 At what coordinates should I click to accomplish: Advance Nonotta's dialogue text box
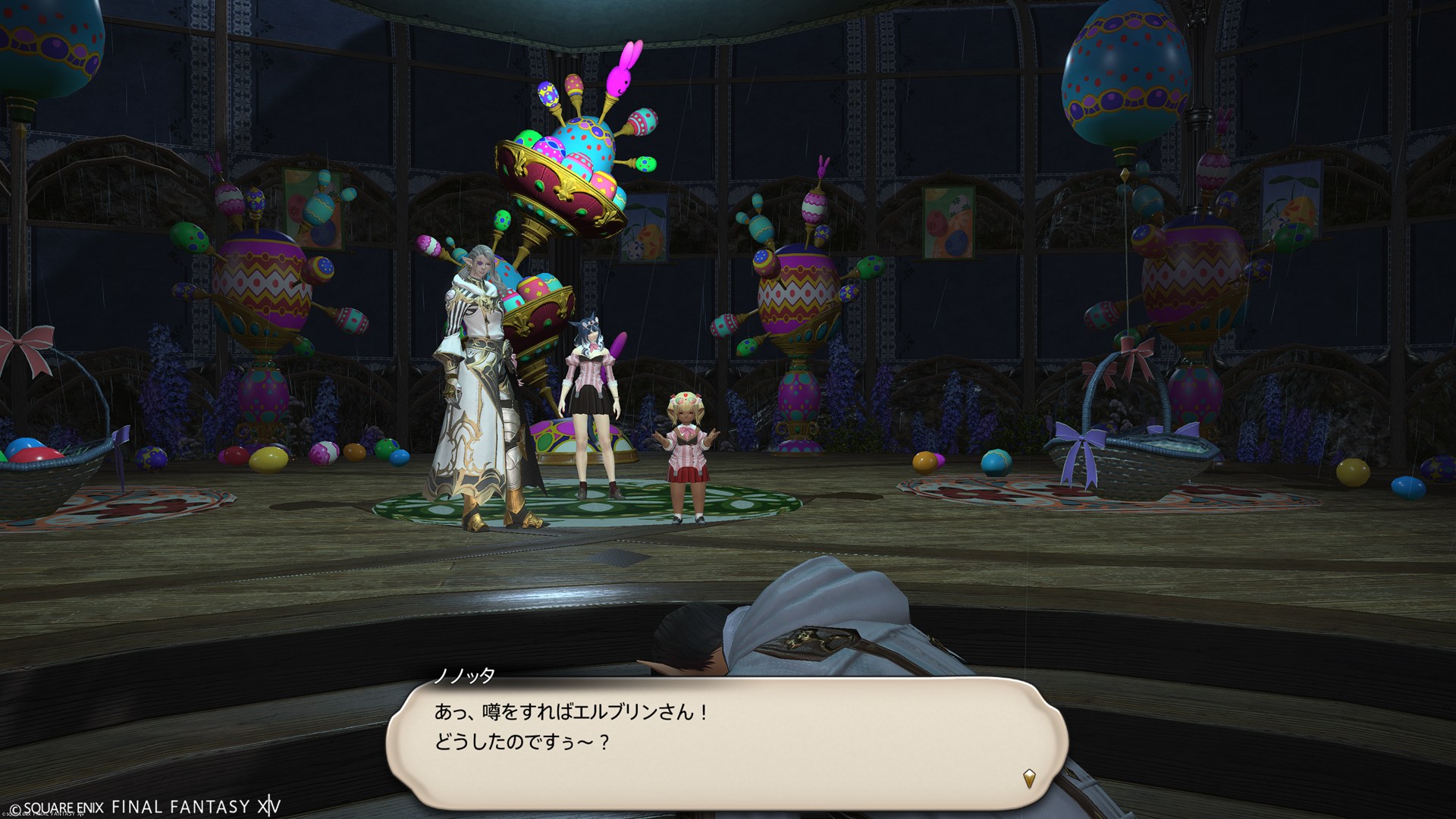pyautogui.click(x=726, y=736)
